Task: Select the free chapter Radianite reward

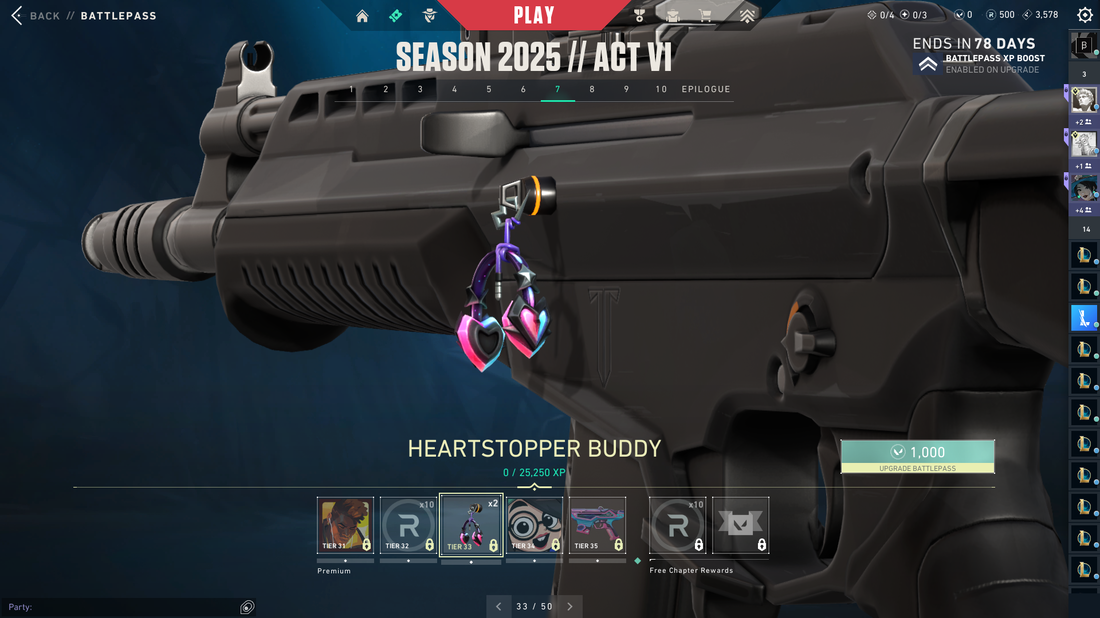Action: 677,526
